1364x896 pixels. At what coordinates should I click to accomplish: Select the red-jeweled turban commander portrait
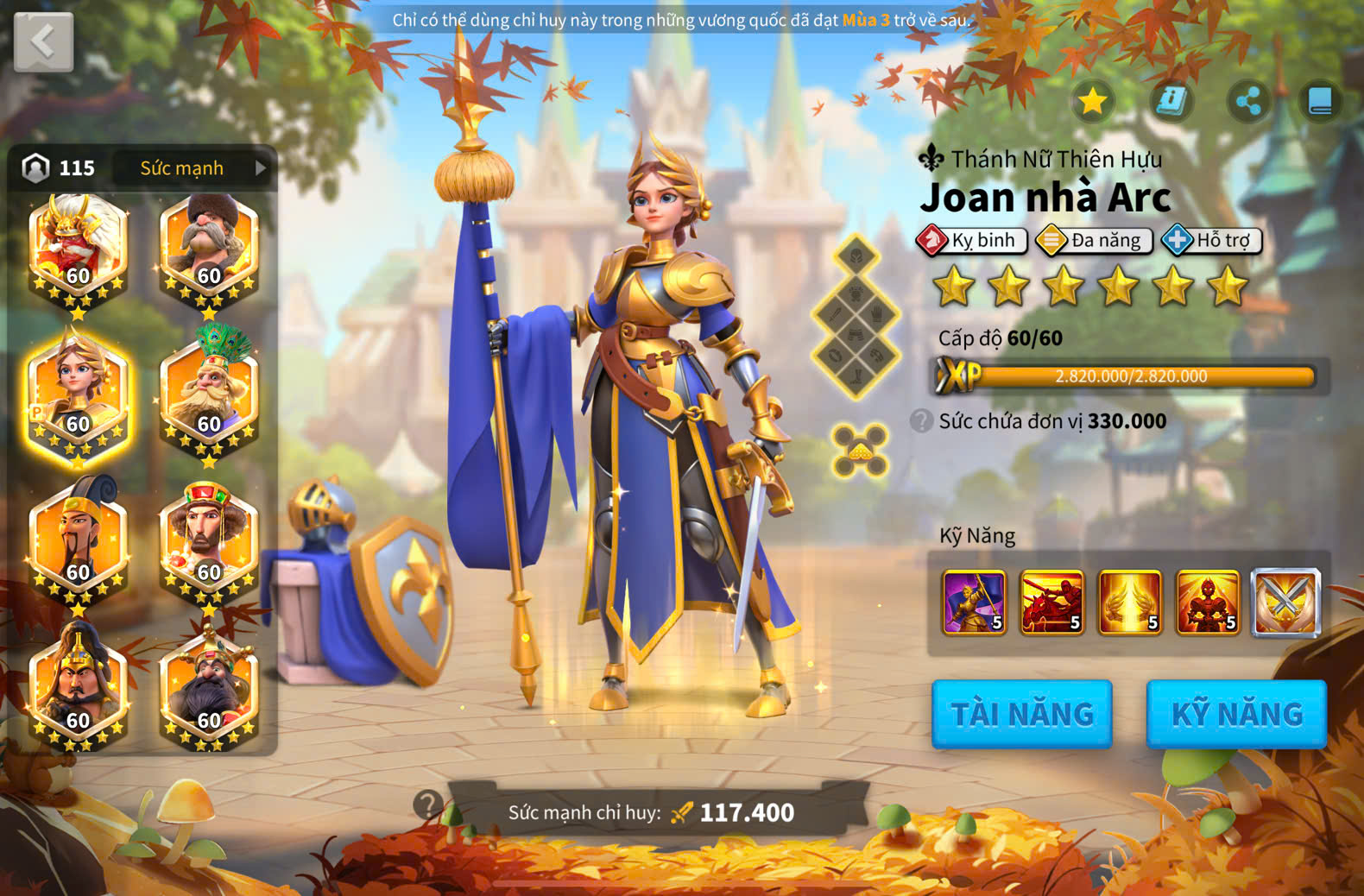209,544
